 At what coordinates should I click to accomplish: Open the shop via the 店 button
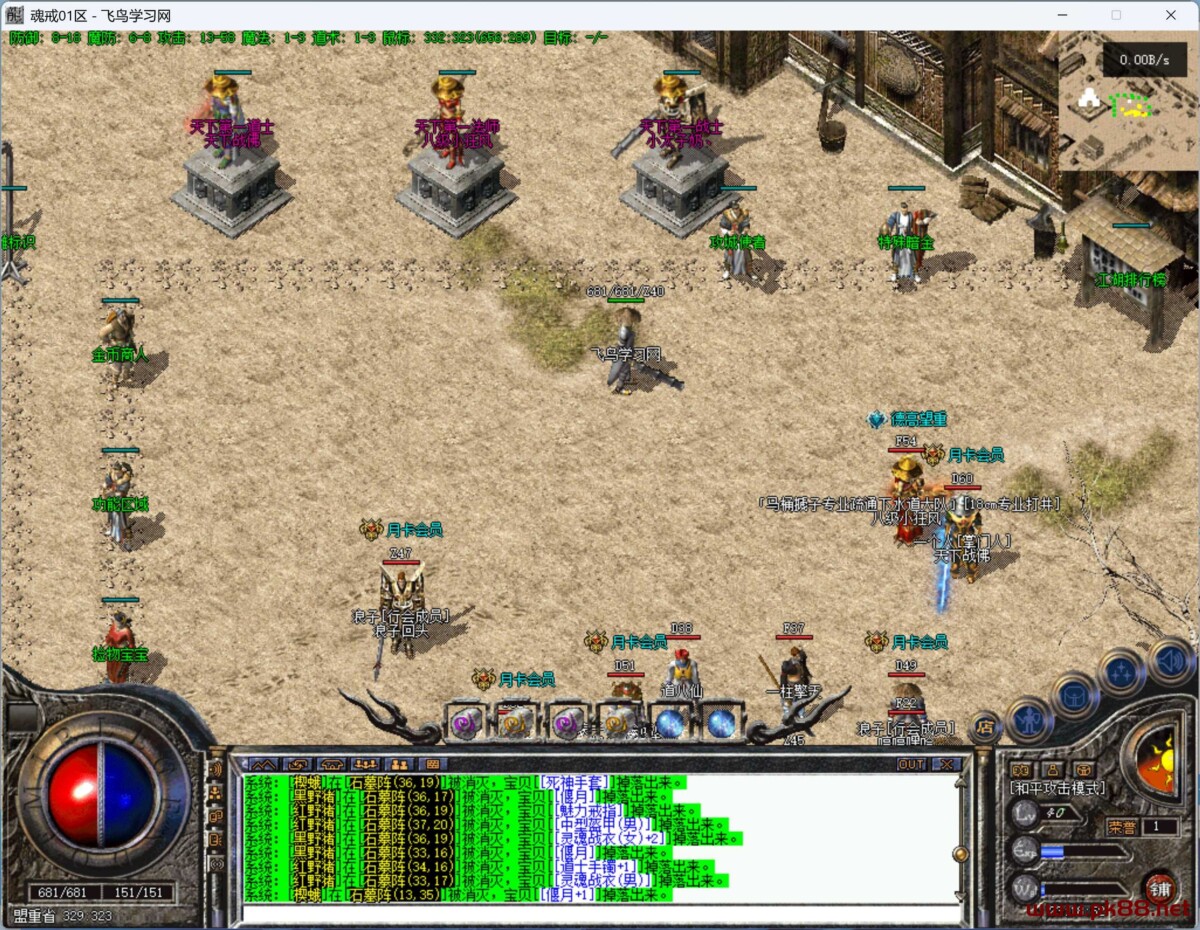tap(985, 727)
